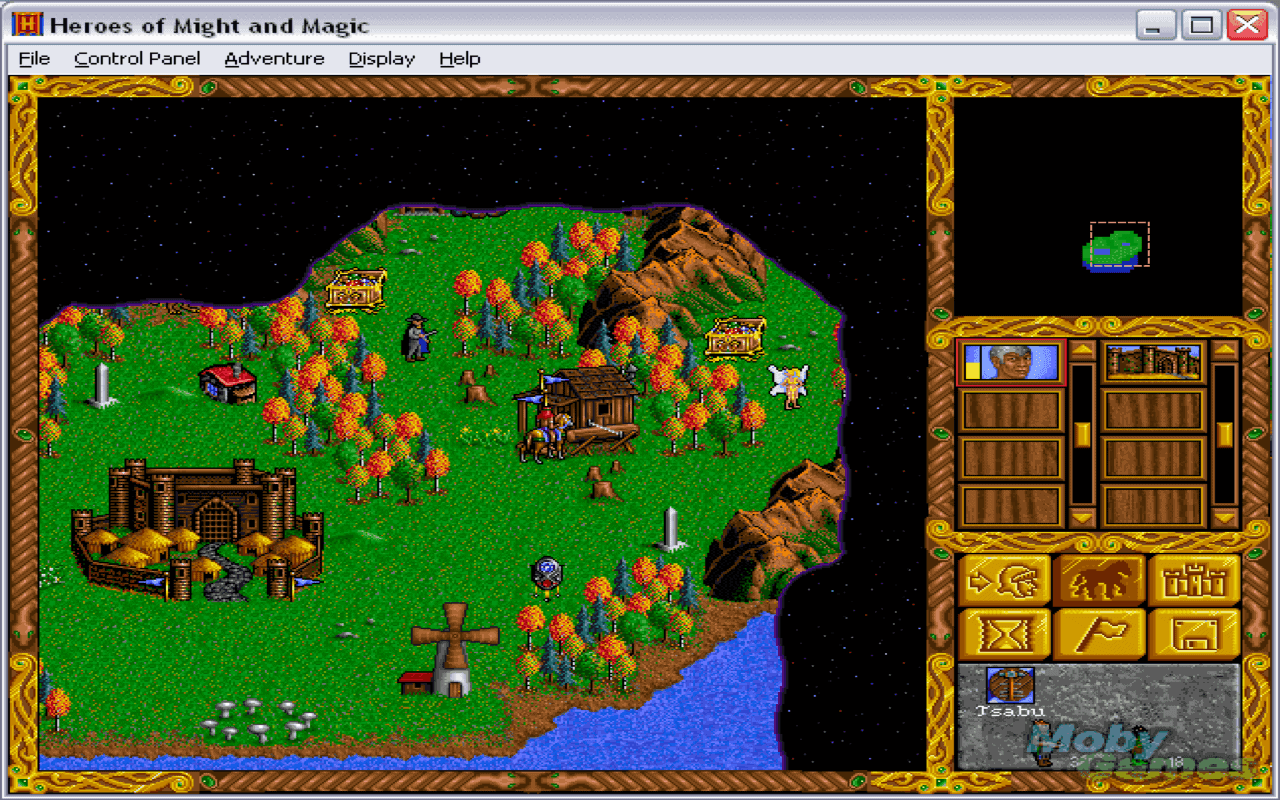This screenshot has width=1280, height=800.
Task: Click the disk Game Options icon
Action: 1194,633
